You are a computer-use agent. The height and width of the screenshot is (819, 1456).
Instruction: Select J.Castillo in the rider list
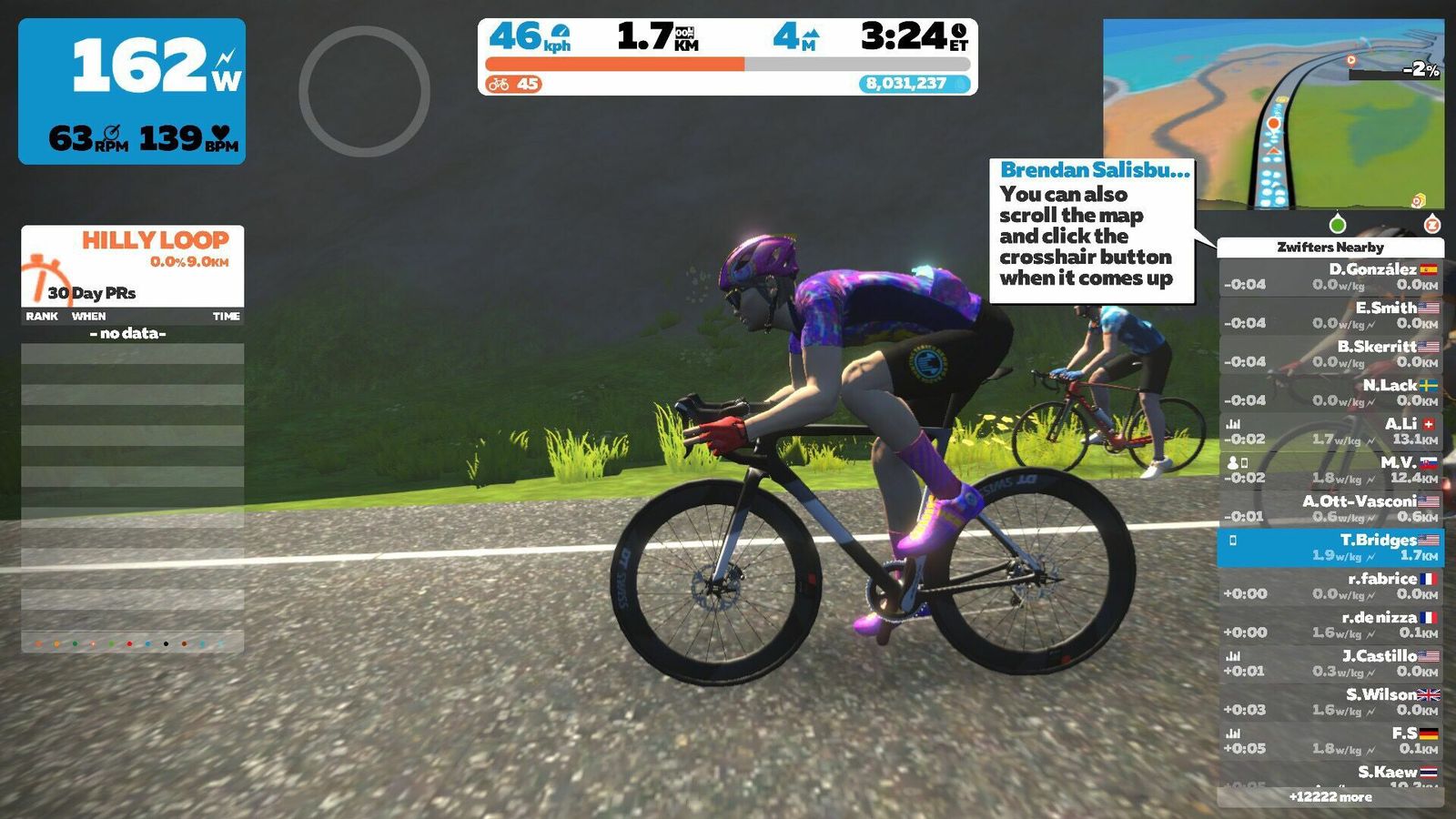[x=1330, y=663]
